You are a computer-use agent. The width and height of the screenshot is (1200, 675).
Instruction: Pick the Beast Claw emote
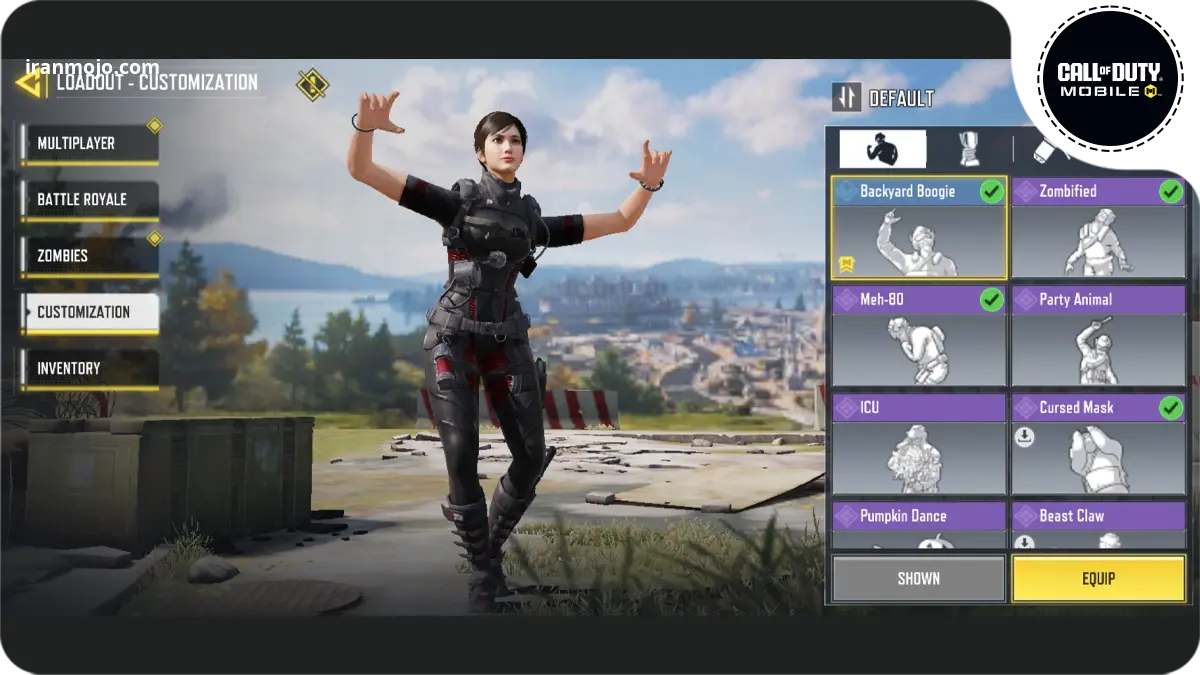tap(1098, 526)
